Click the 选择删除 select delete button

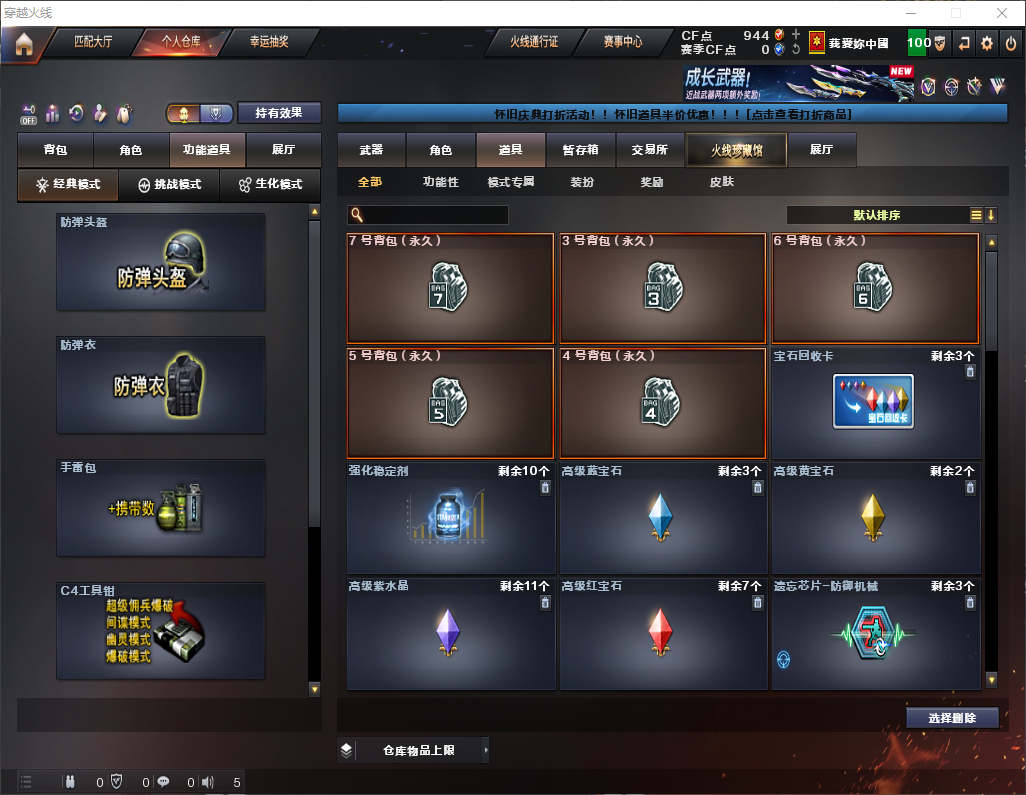(952, 718)
